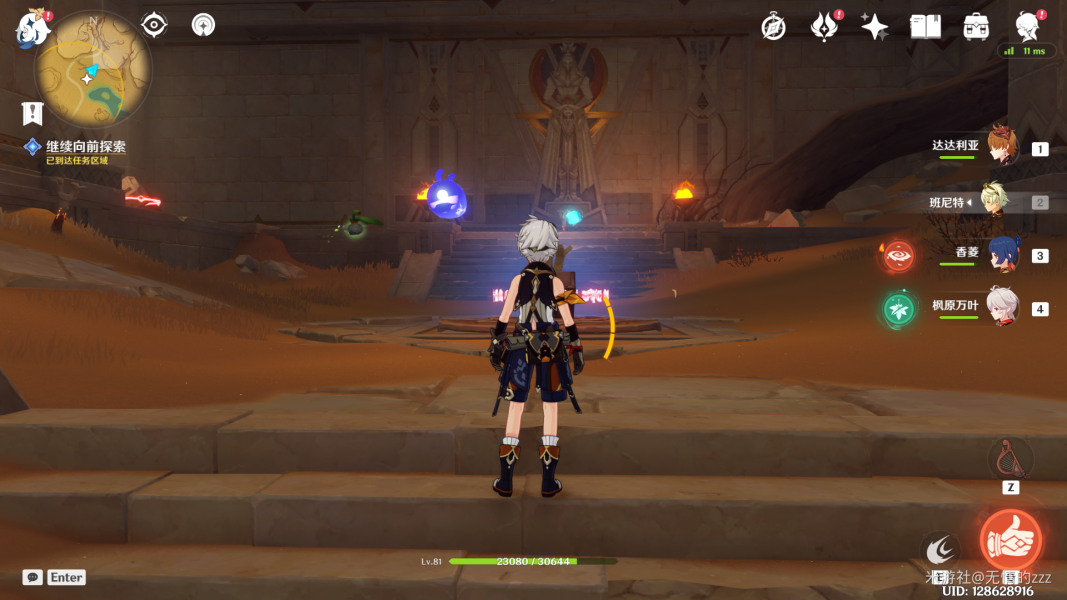The height and width of the screenshot is (600, 1067).
Task: Open the Wish star icon
Action: point(875,27)
